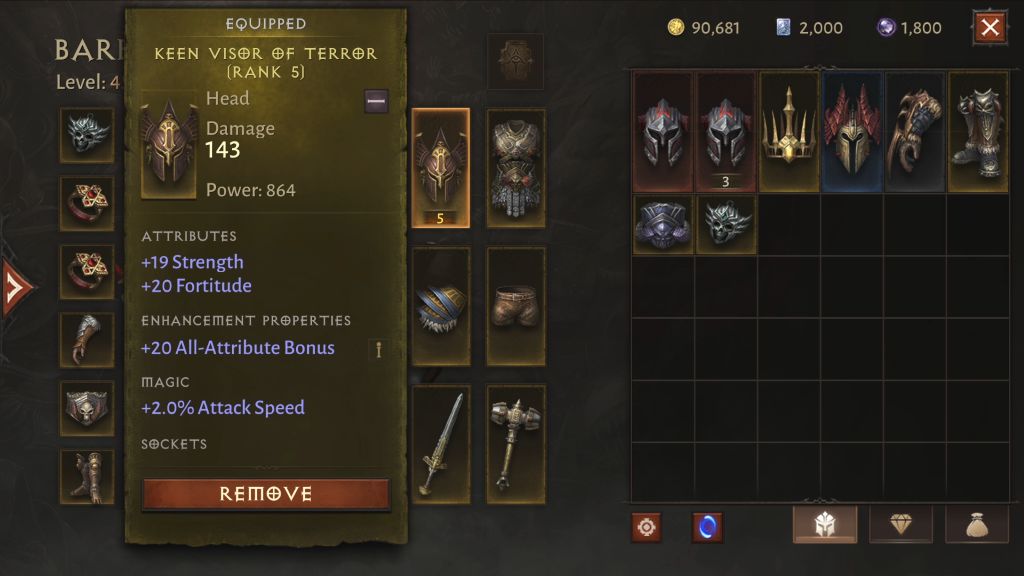
Task: Close the inventory screen with the X
Action: click(990, 28)
